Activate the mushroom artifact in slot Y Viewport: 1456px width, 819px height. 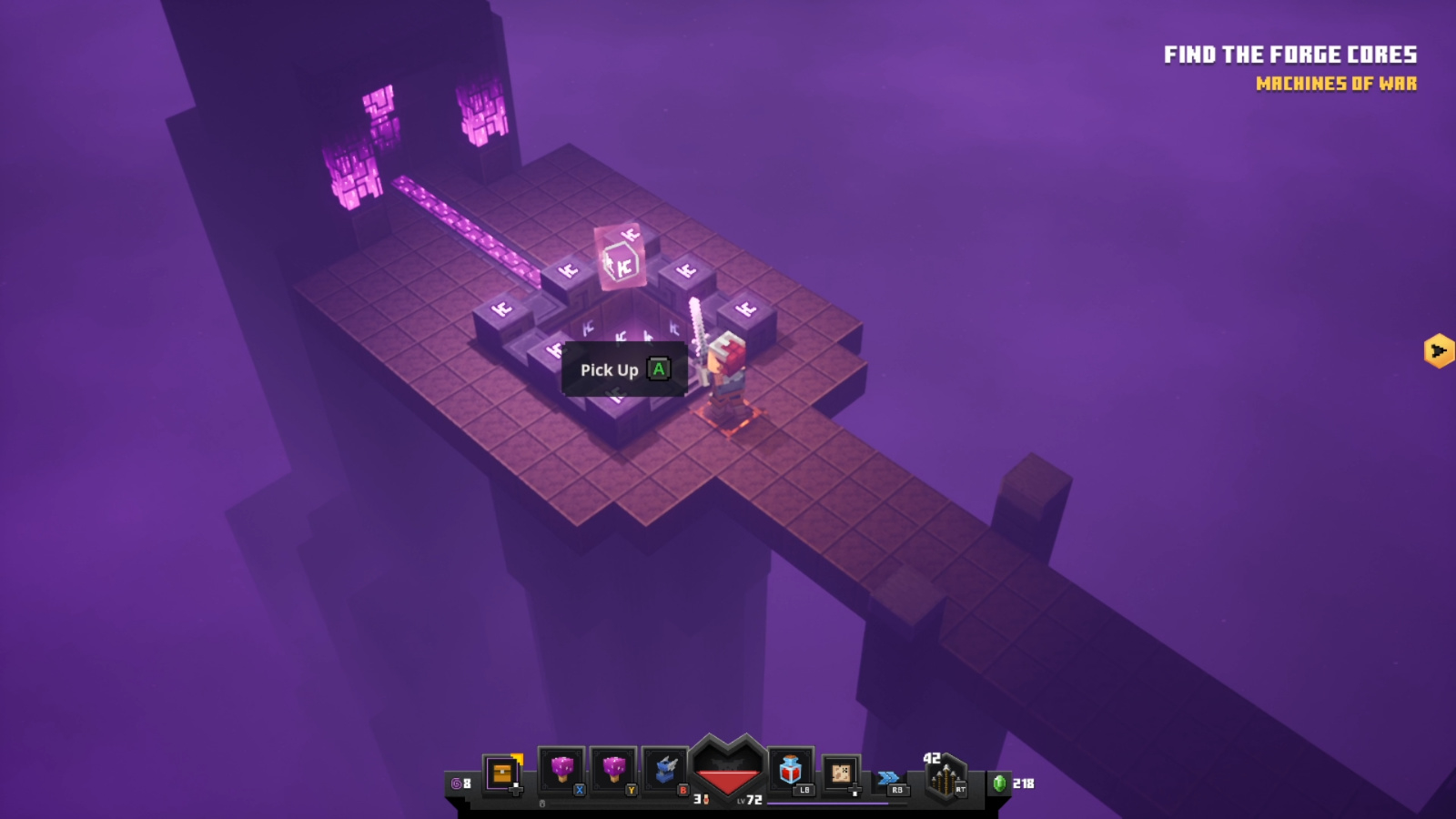pos(614,767)
